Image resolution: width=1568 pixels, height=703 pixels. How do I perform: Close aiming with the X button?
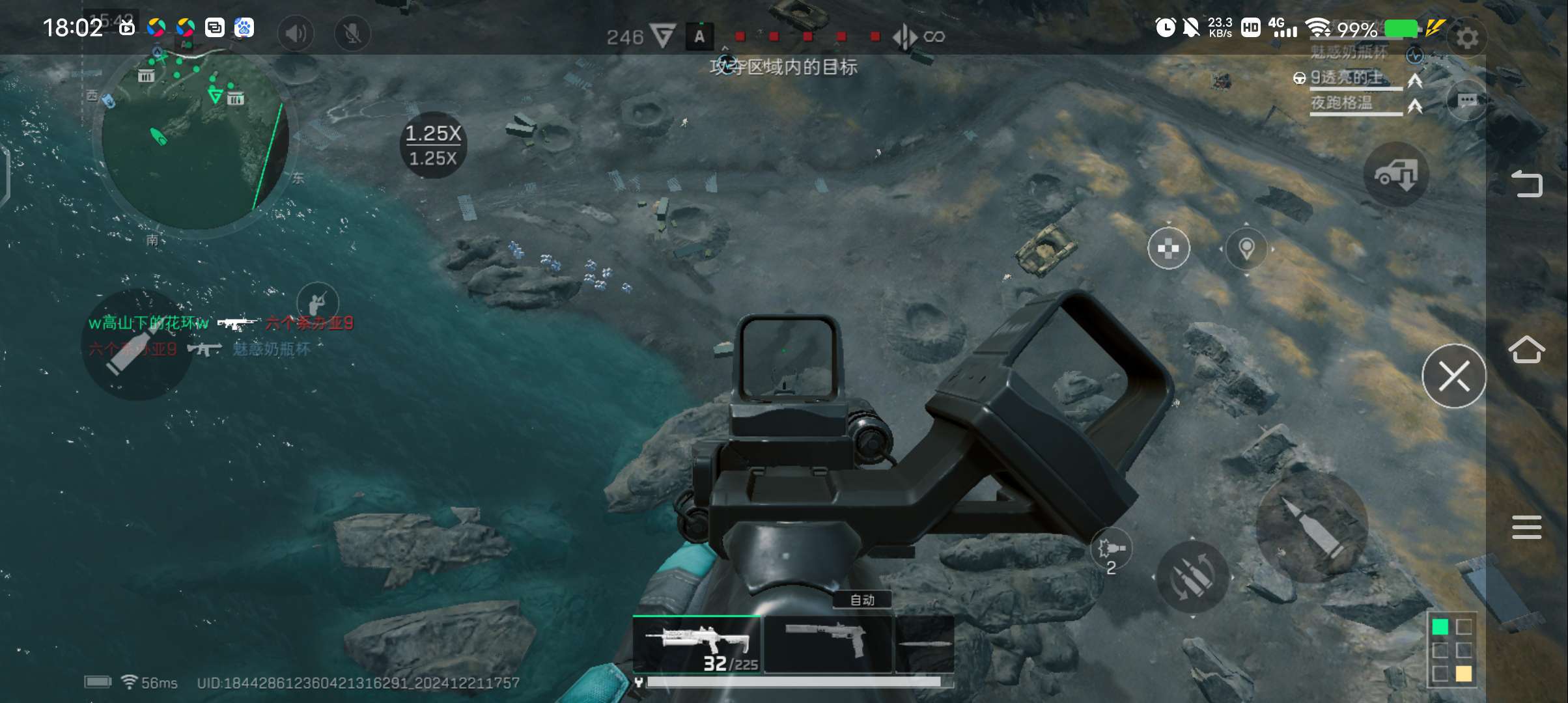(1453, 376)
